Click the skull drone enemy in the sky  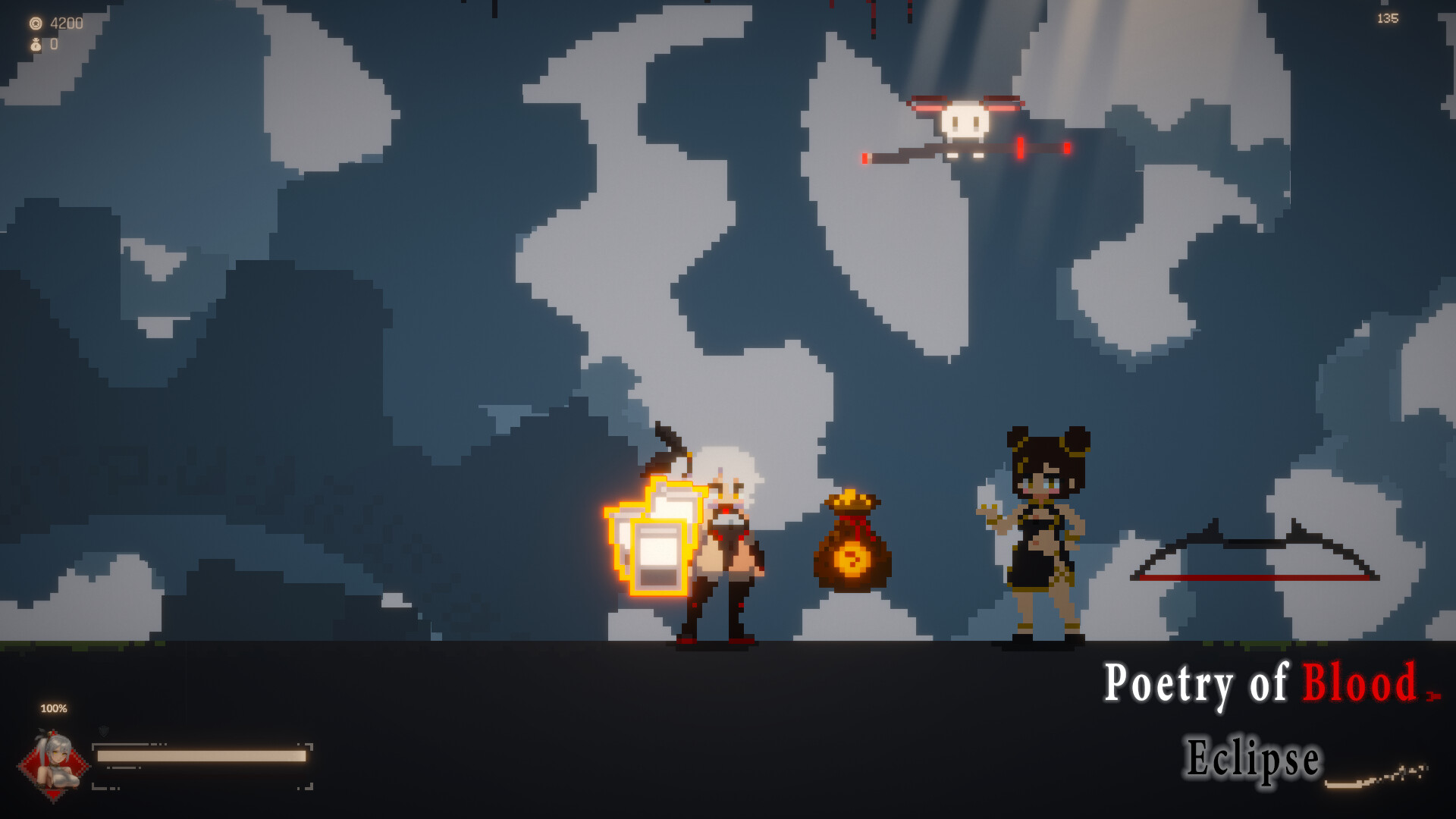coord(963,121)
